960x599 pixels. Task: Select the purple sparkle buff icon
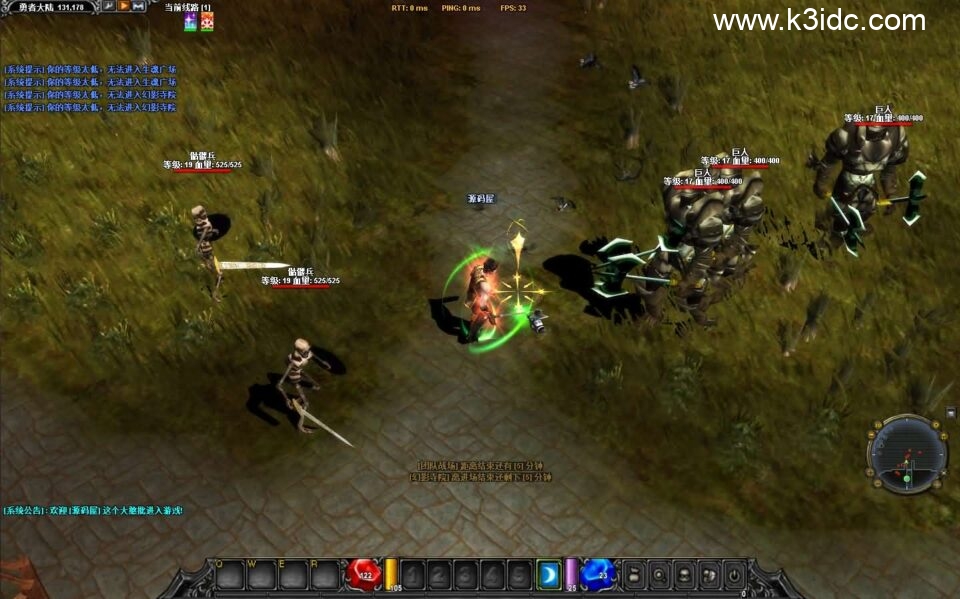click(x=190, y=22)
